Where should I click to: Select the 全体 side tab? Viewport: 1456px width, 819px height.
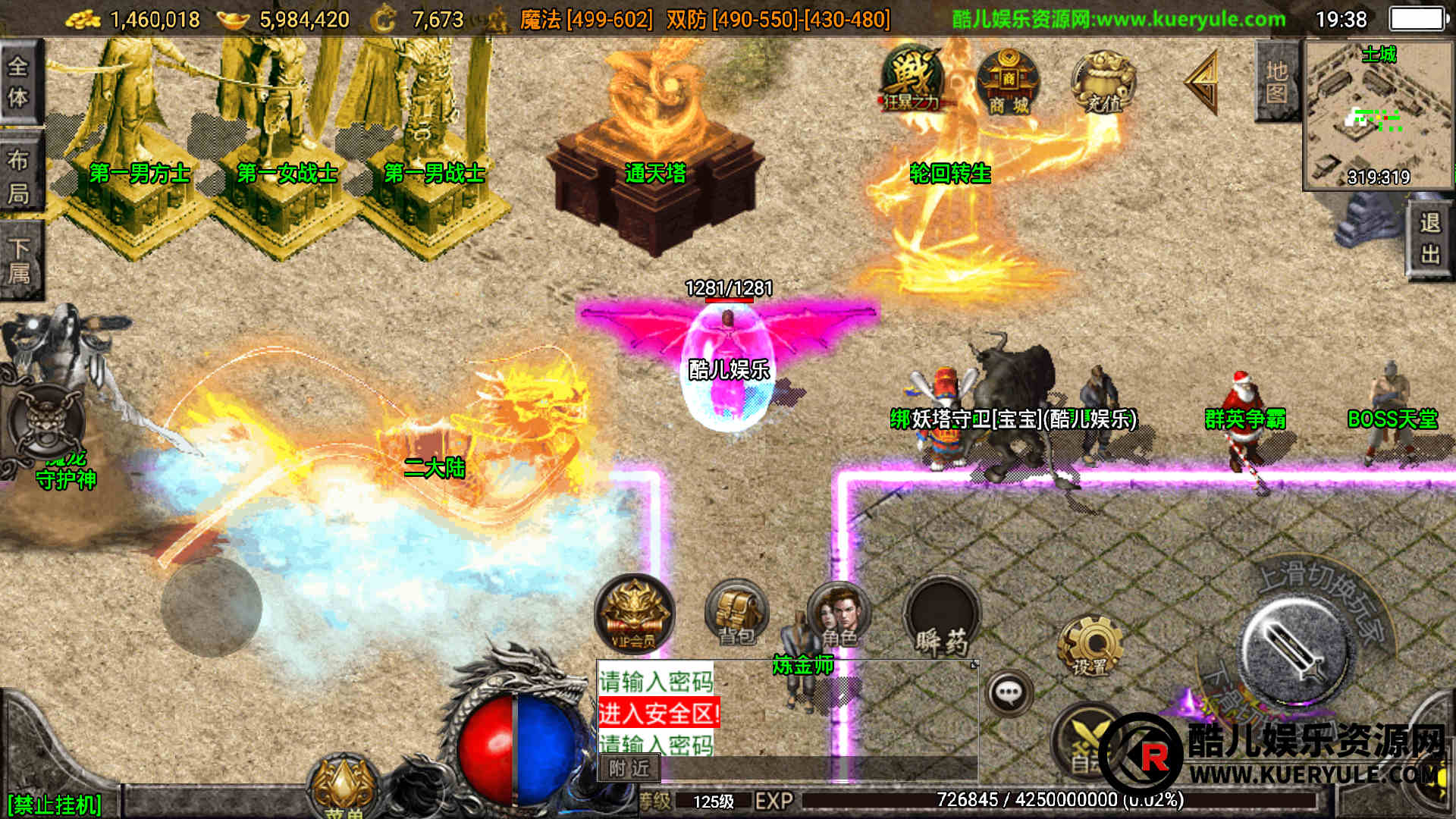(x=19, y=82)
